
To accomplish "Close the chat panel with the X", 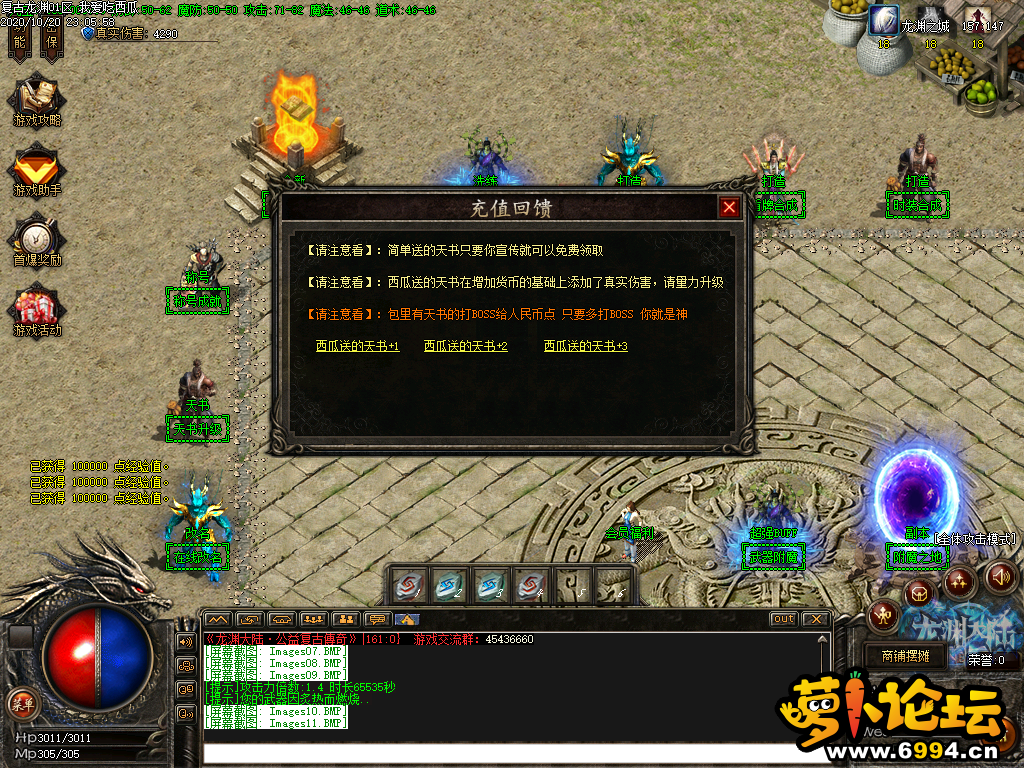I will [815, 619].
